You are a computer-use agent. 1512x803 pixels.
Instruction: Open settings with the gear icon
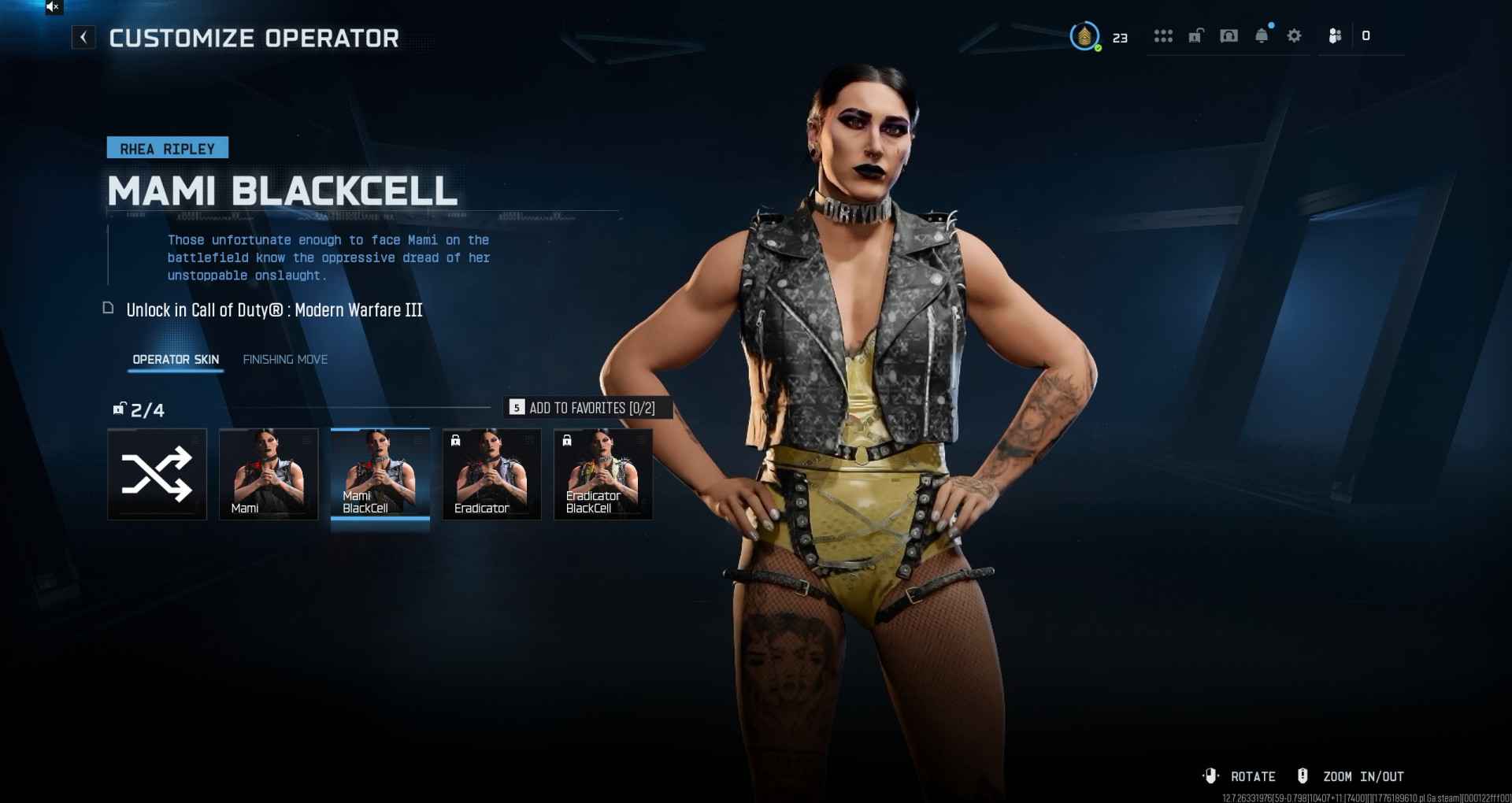[x=1294, y=36]
